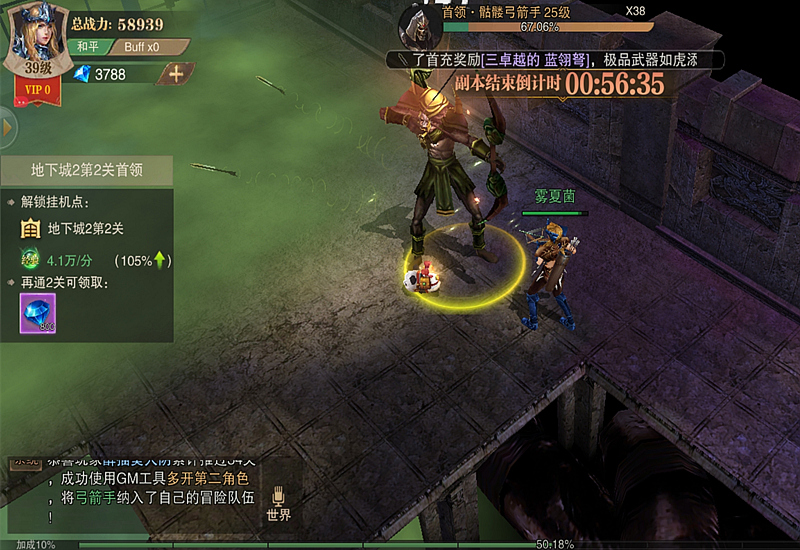Select the 地下城2第2关首领 header
The image size is (800, 550).
[86, 170]
